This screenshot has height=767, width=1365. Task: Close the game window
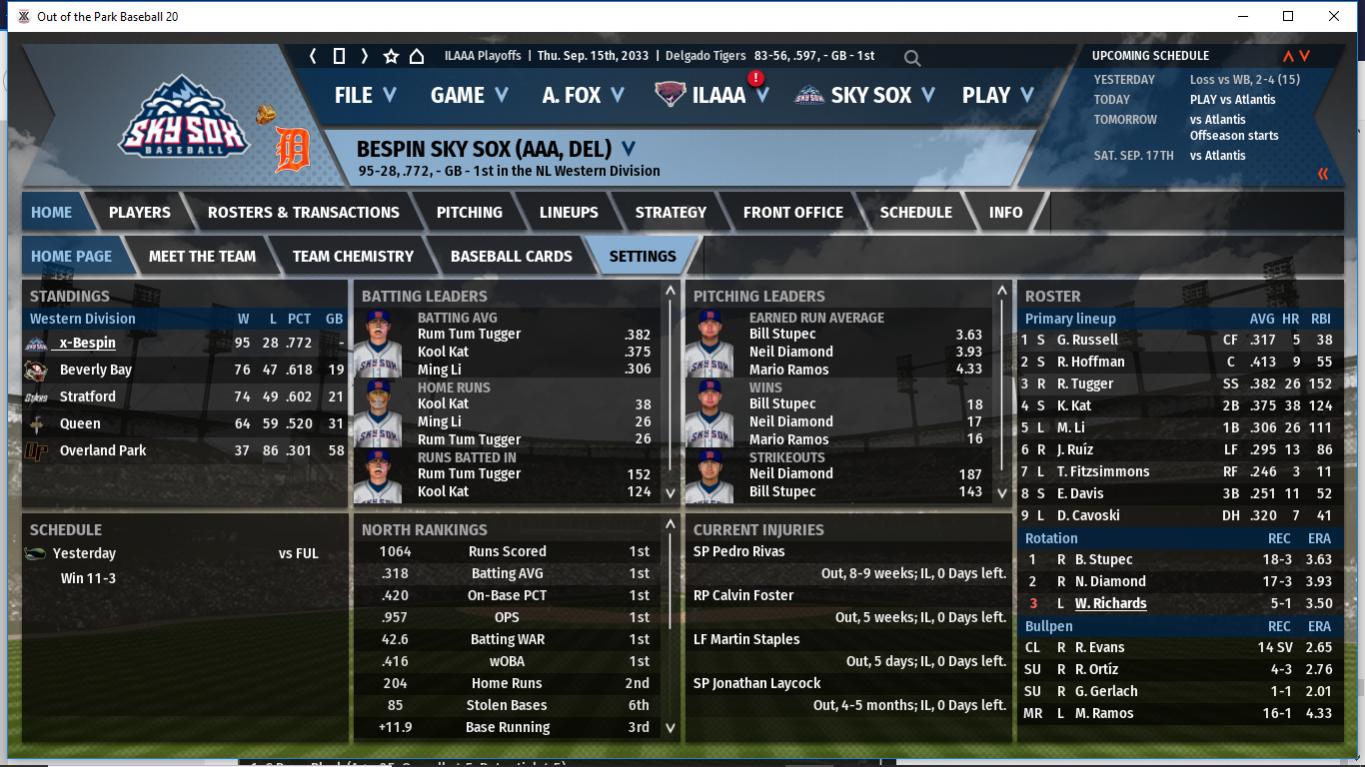pos(1334,16)
